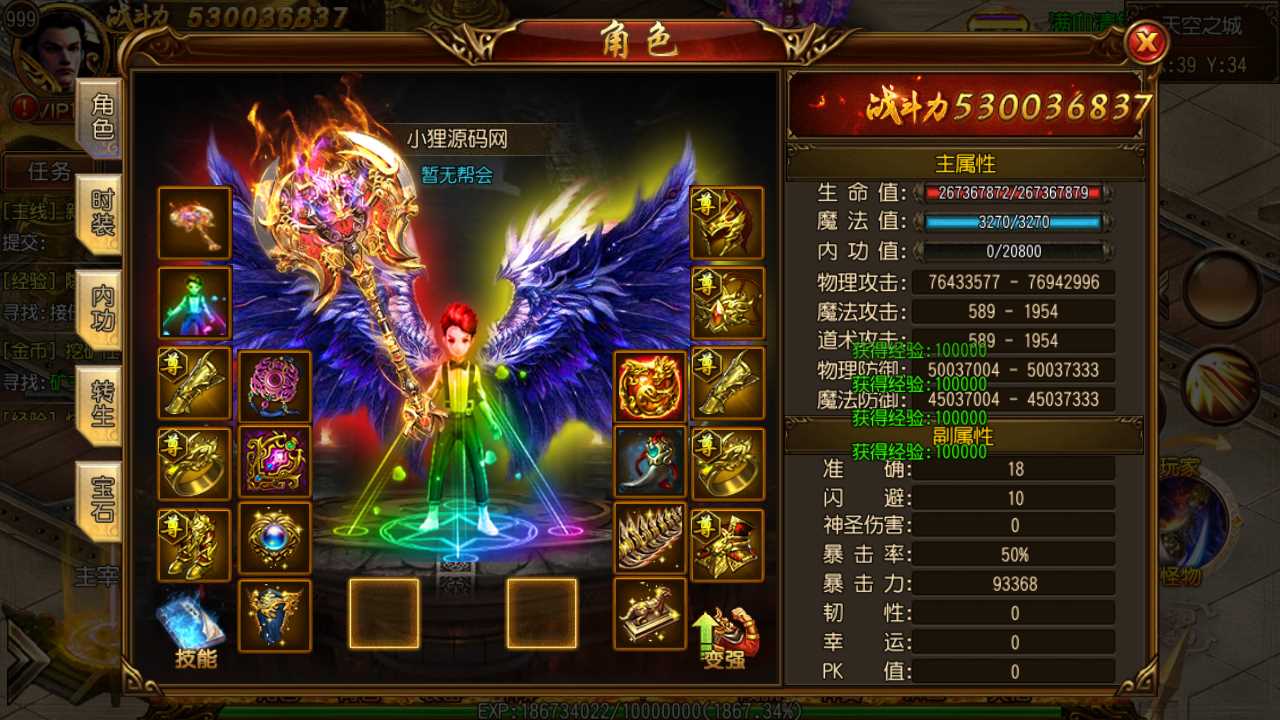Select the green fashion item slot

(x=194, y=302)
